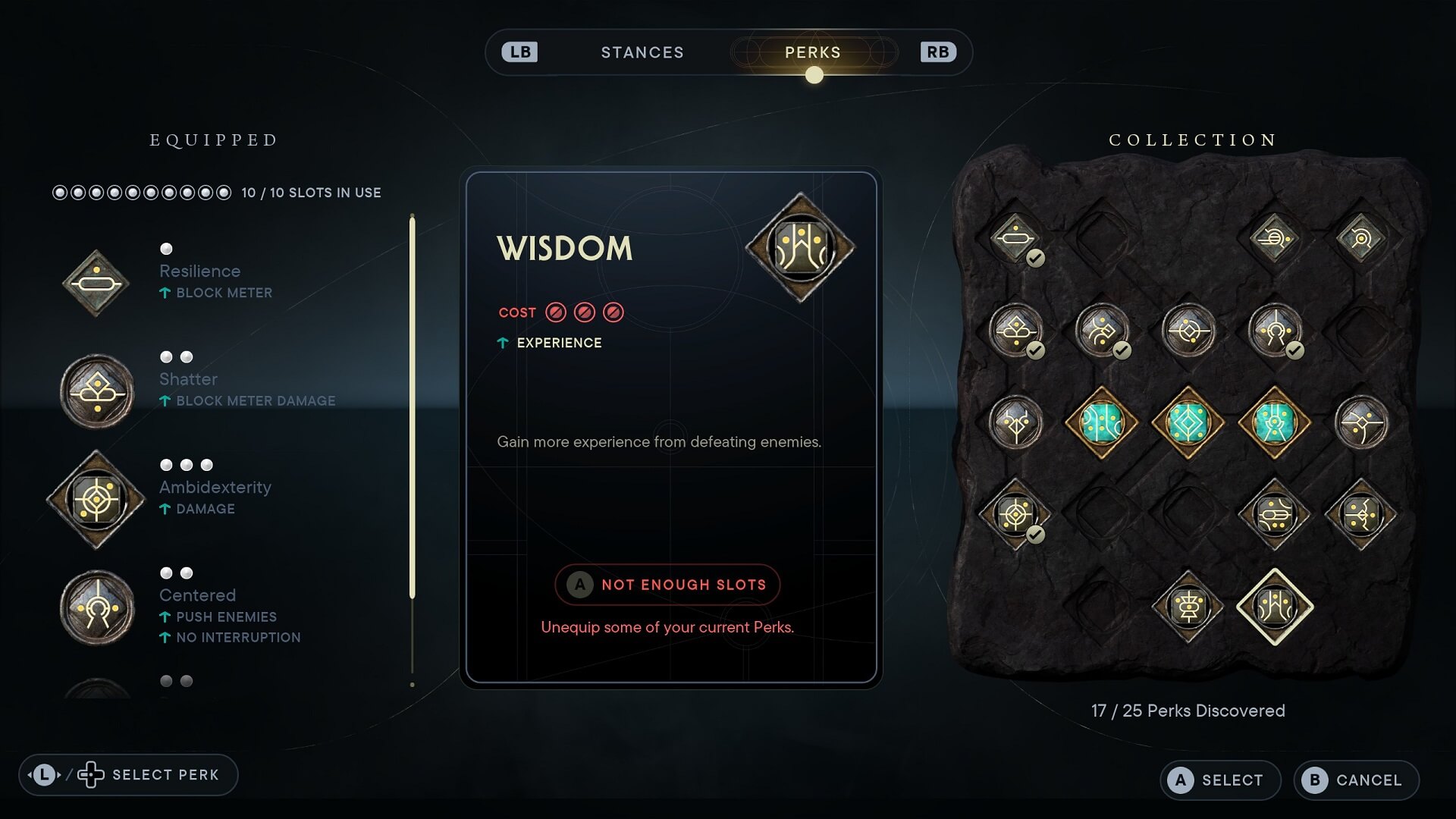Click the Cancel button at bottom right
The image size is (1456, 819).
click(x=1355, y=780)
